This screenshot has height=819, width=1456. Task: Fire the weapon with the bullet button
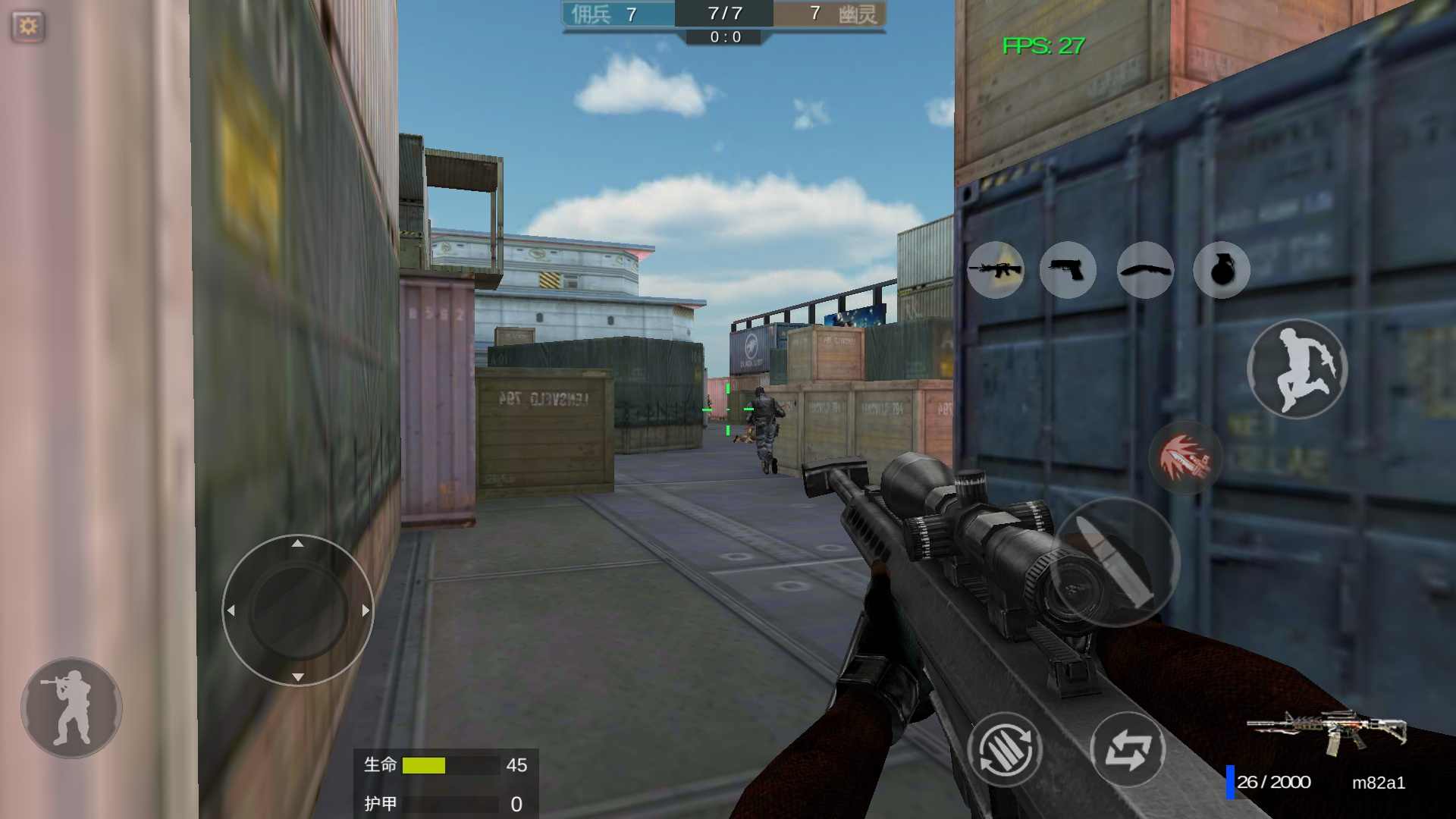pos(1116,562)
